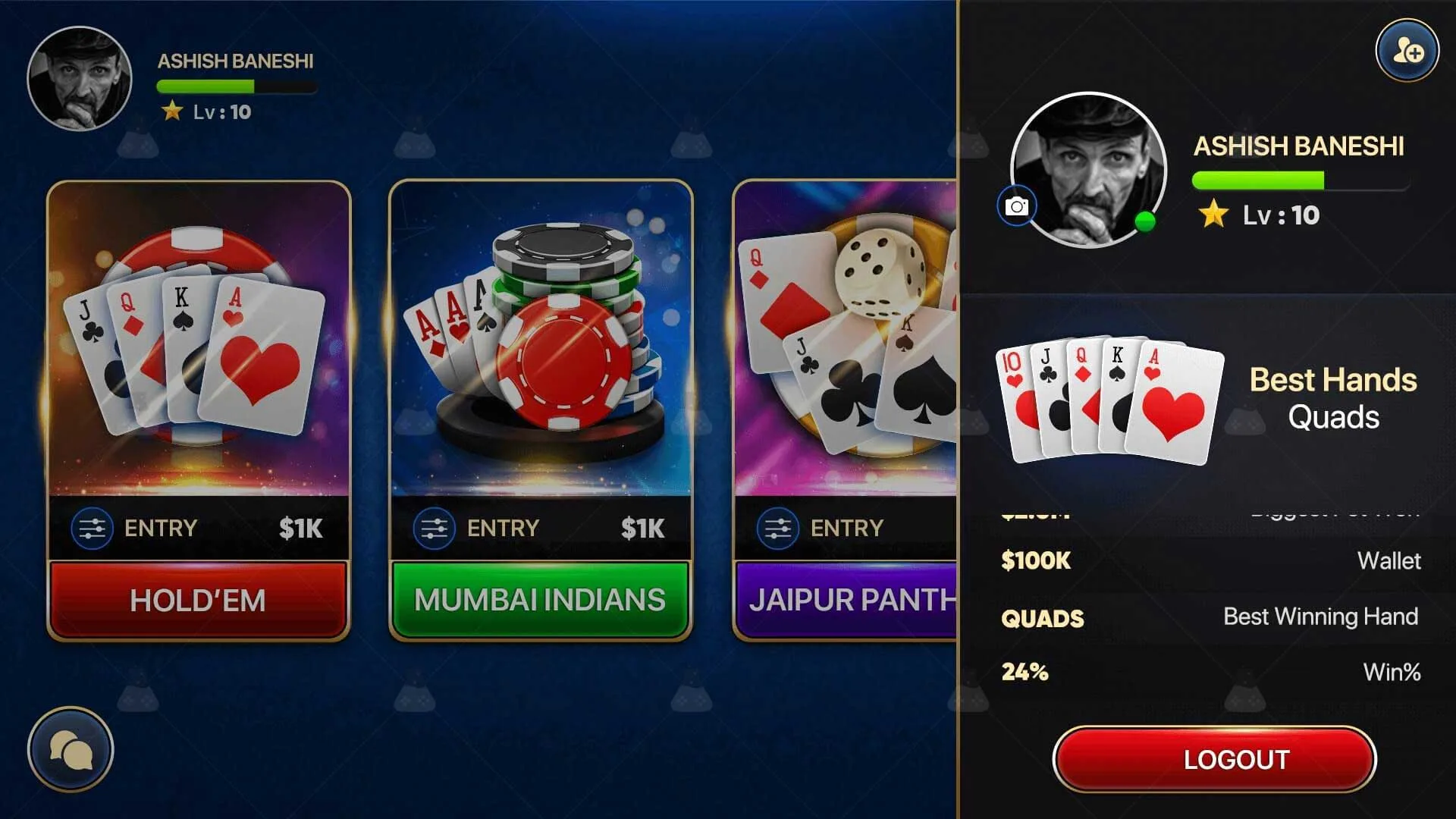Open the camera icon to change profile photo

coord(1016,205)
